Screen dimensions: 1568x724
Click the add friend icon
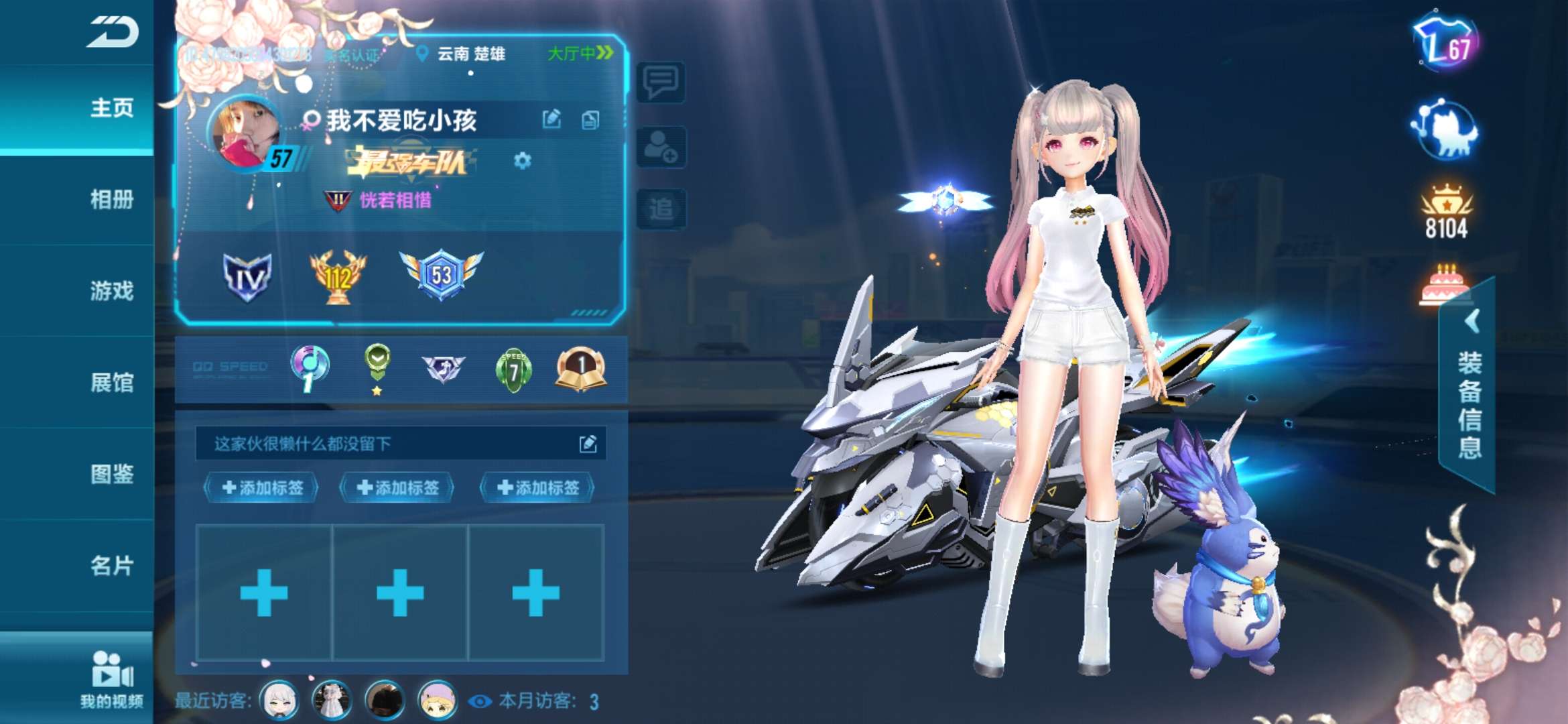(x=661, y=147)
